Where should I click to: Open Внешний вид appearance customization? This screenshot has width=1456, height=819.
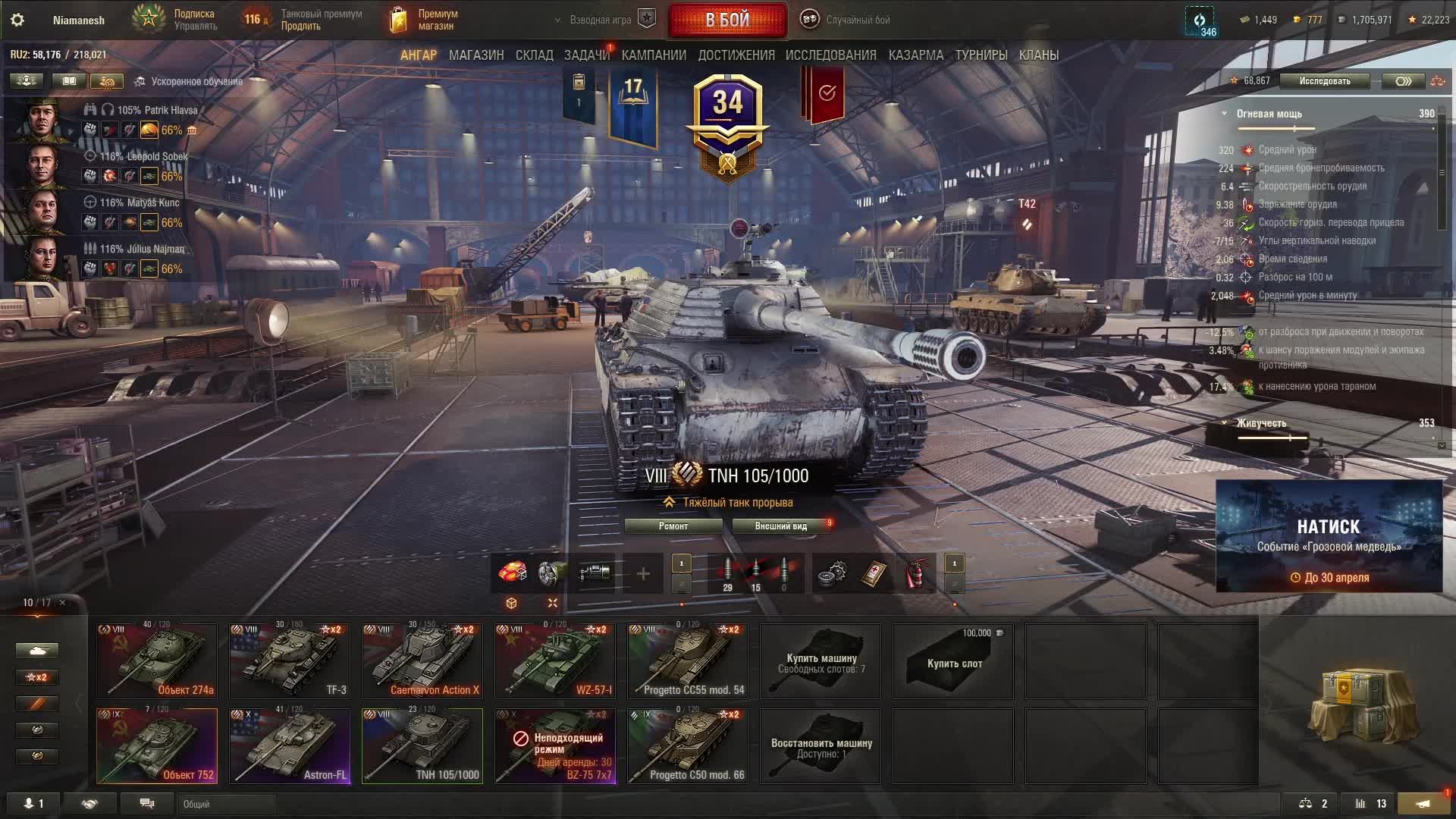780,526
